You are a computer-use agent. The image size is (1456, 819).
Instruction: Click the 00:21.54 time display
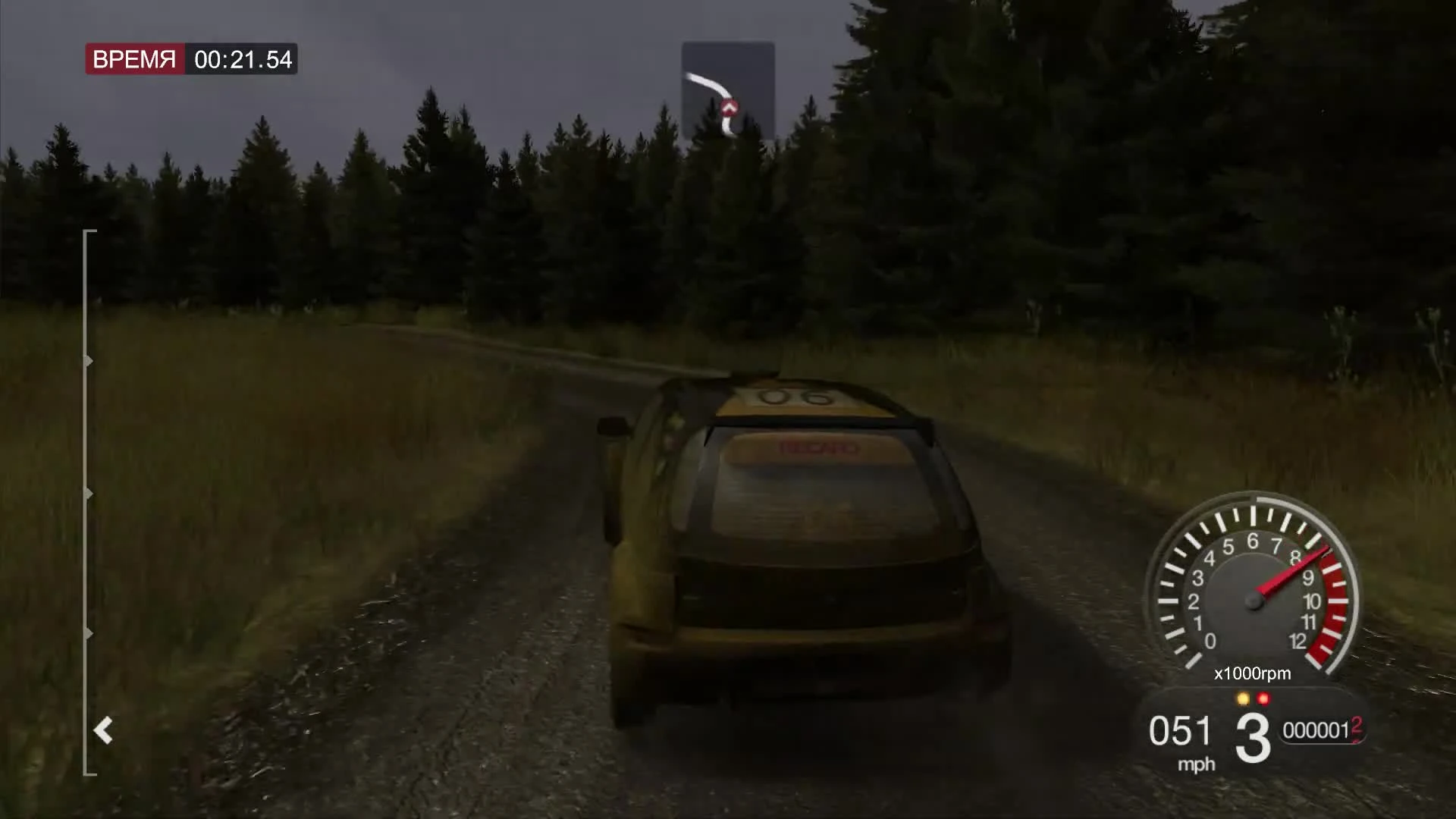(243, 60)
